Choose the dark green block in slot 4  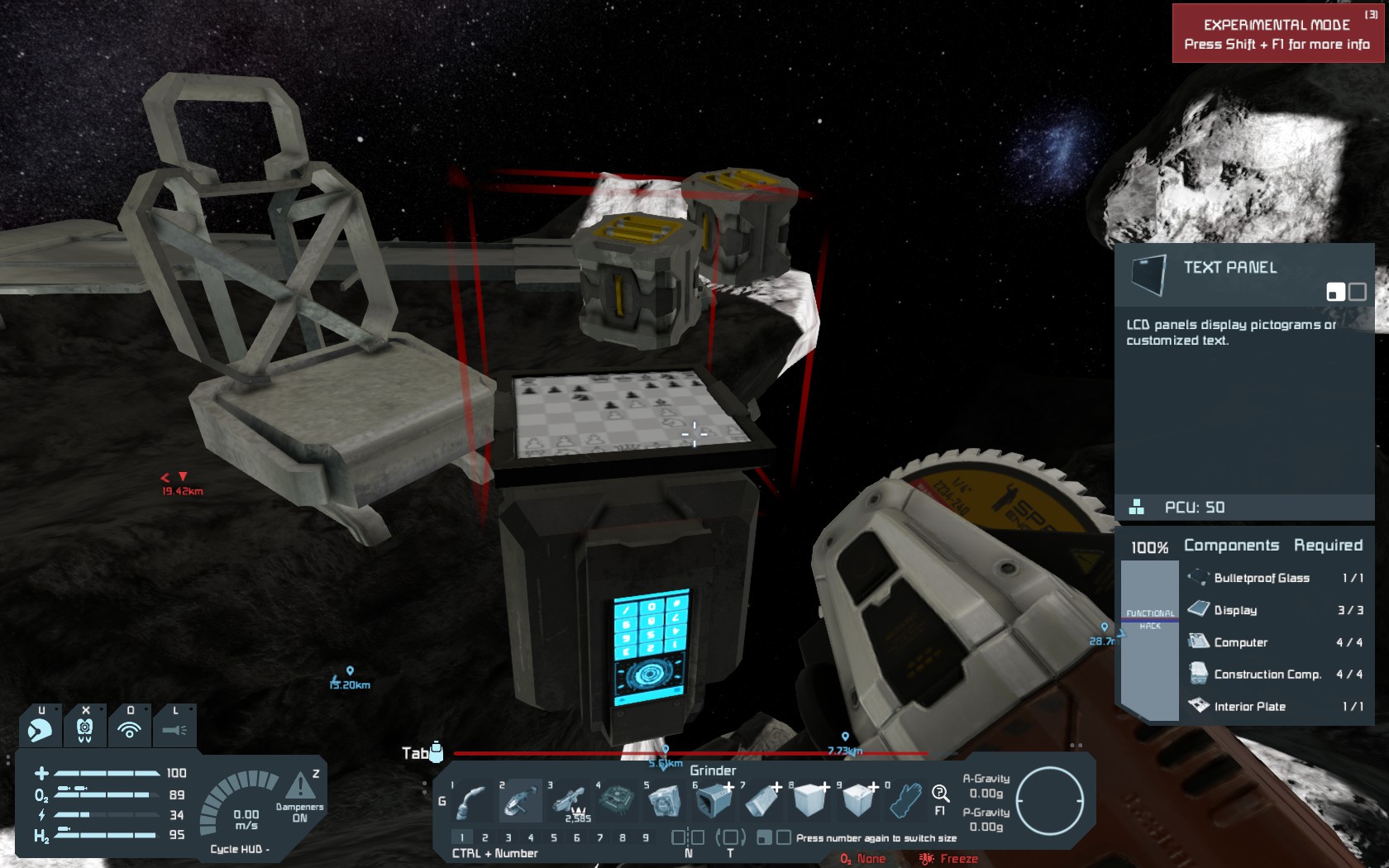[x=616, y=800]
